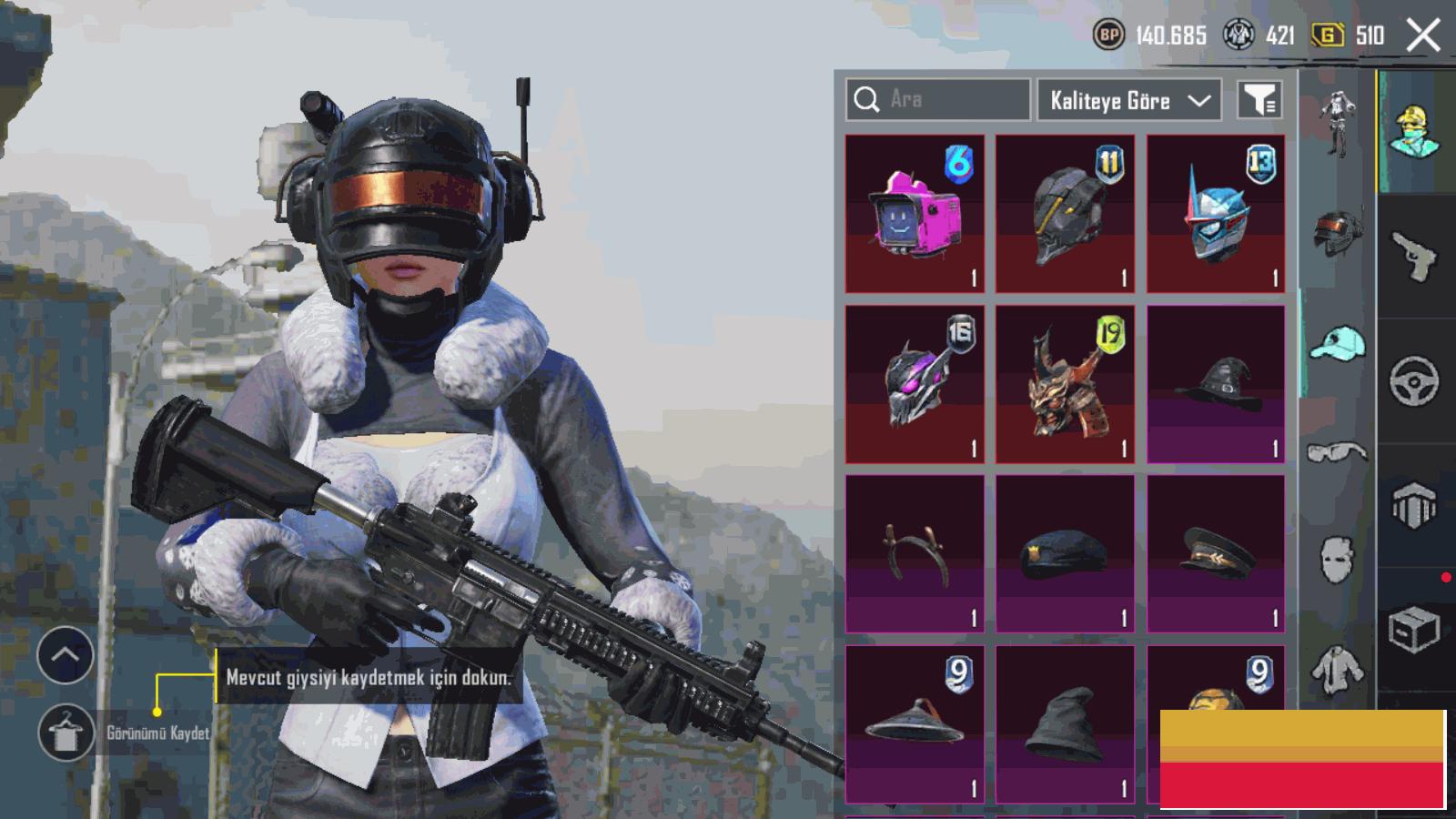The image size is (1456, 819).
Task: Select the horned headband item
Action: [x=915, y=553]
